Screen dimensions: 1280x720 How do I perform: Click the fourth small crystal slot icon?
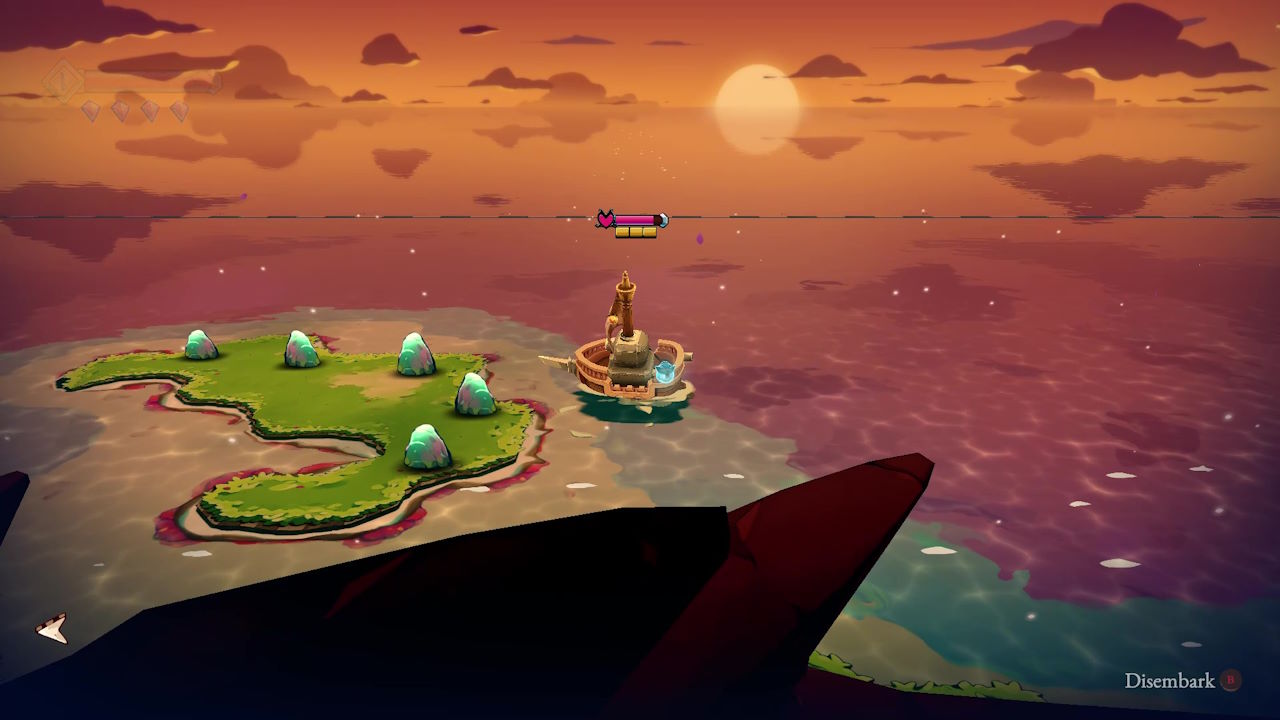(180, 109)
